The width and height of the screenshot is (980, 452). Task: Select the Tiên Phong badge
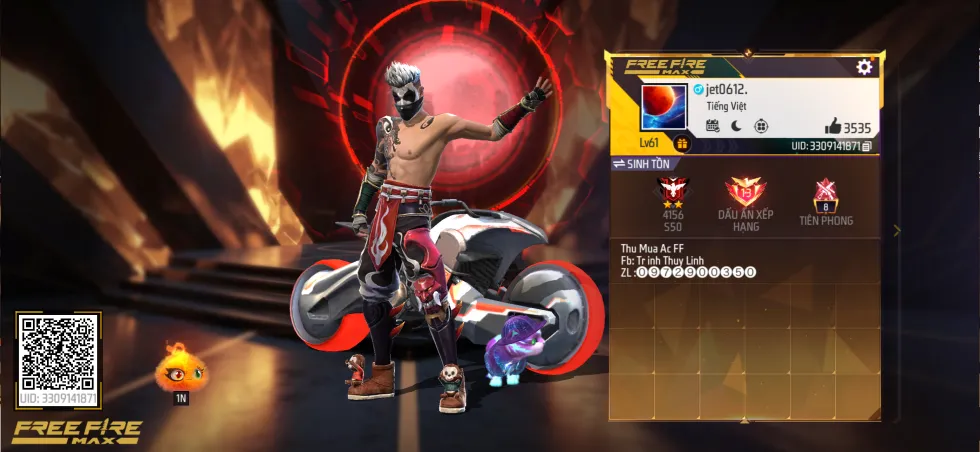pyautogui.click(x=826, y=193)
